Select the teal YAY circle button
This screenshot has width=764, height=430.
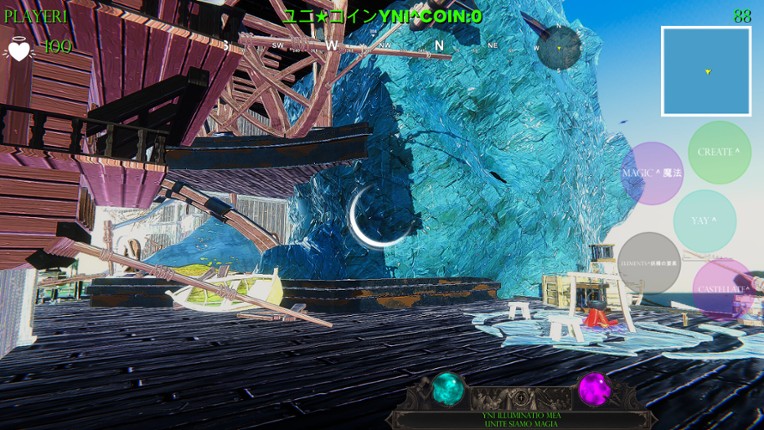(x=704, y=220)
